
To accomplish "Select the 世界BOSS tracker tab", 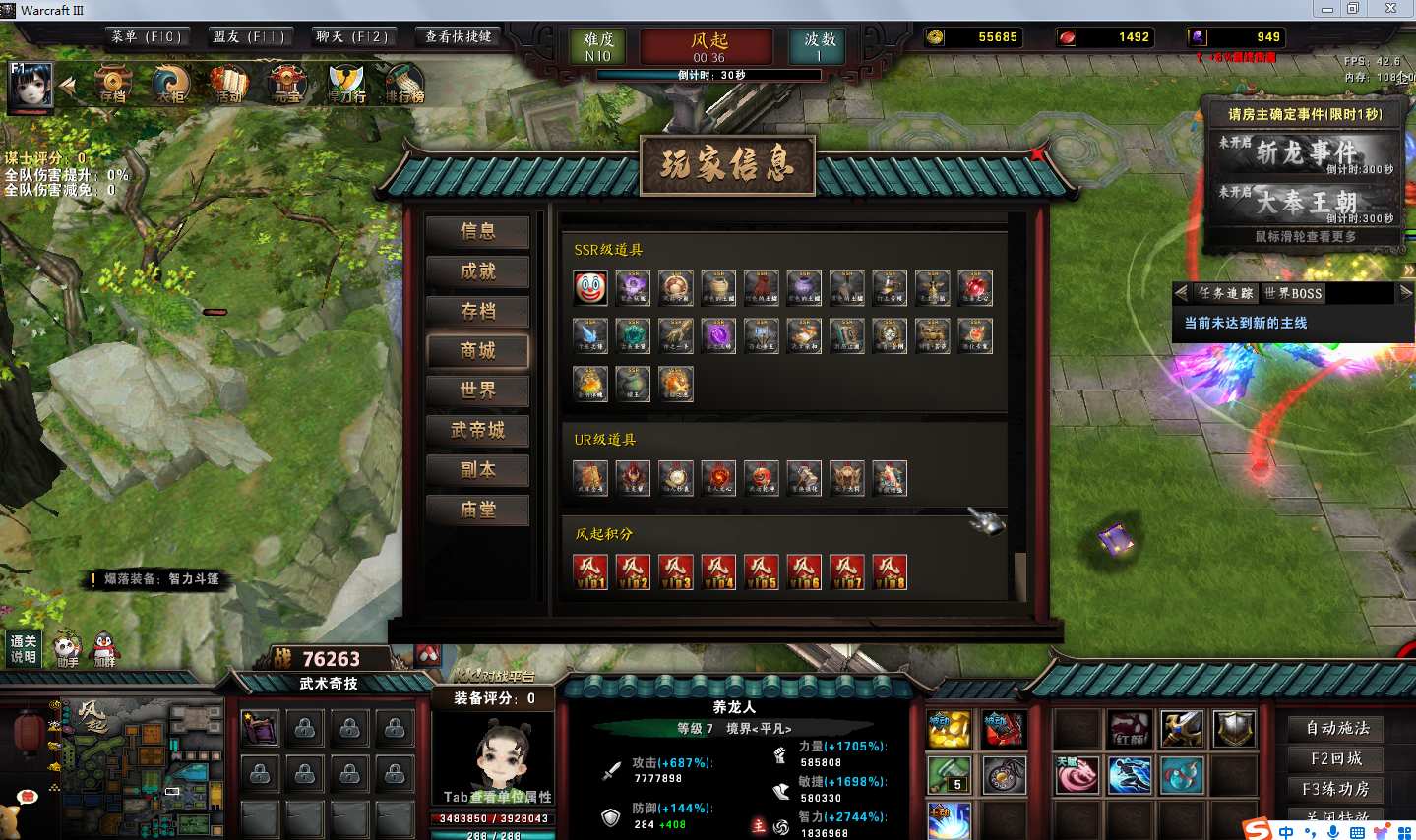I will click(x=1293, y=293).
